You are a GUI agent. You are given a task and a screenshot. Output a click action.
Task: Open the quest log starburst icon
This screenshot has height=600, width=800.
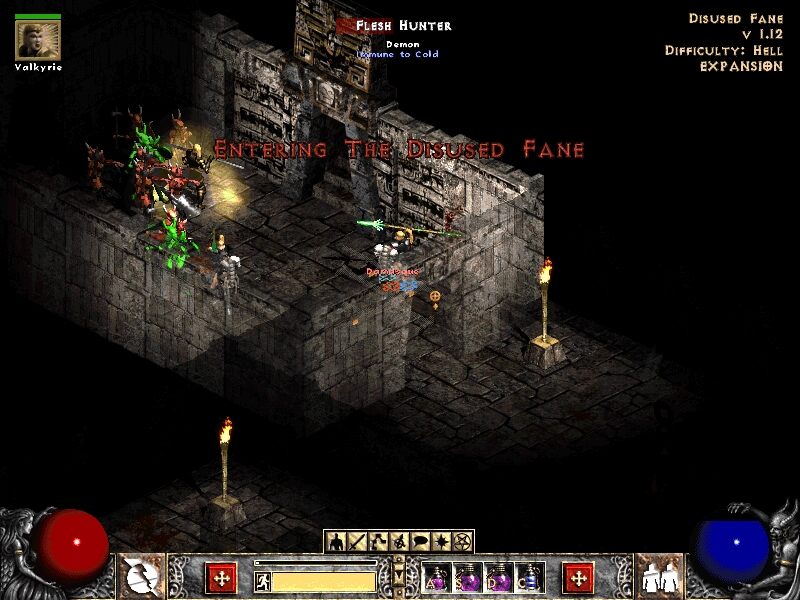444,542
